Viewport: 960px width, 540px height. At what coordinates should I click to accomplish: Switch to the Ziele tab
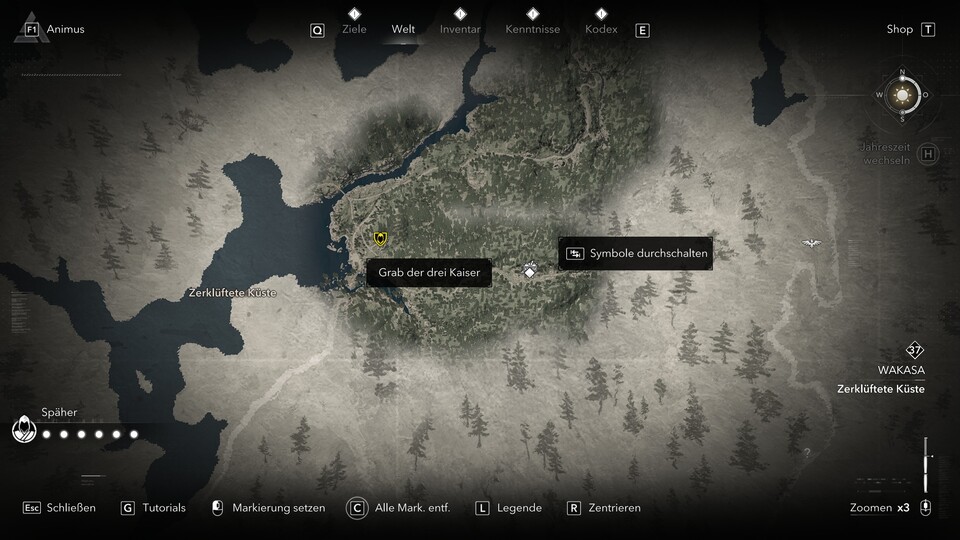click(x=354, y=29)
